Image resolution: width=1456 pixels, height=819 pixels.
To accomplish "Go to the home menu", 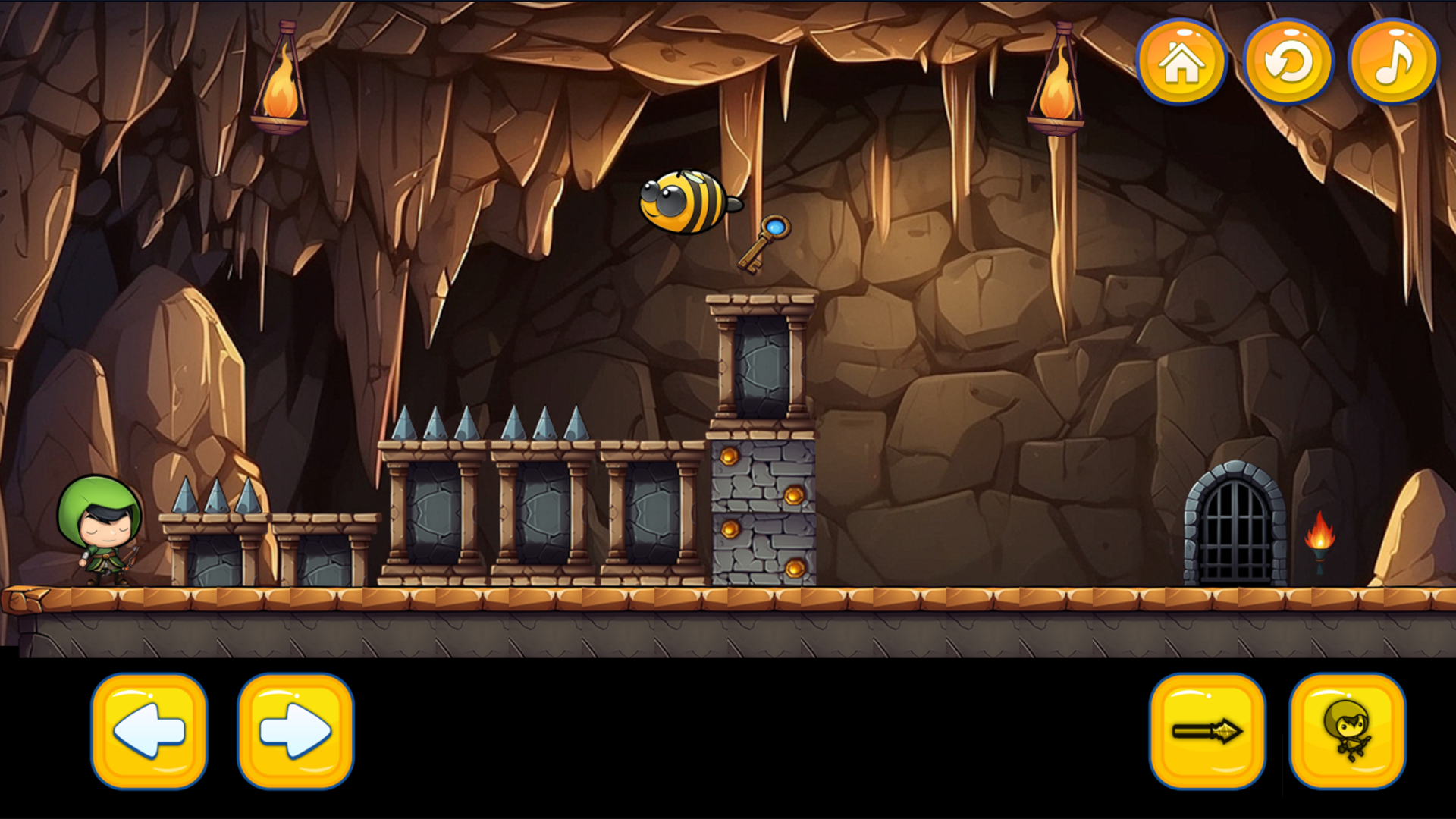I will click(1181, 62).
